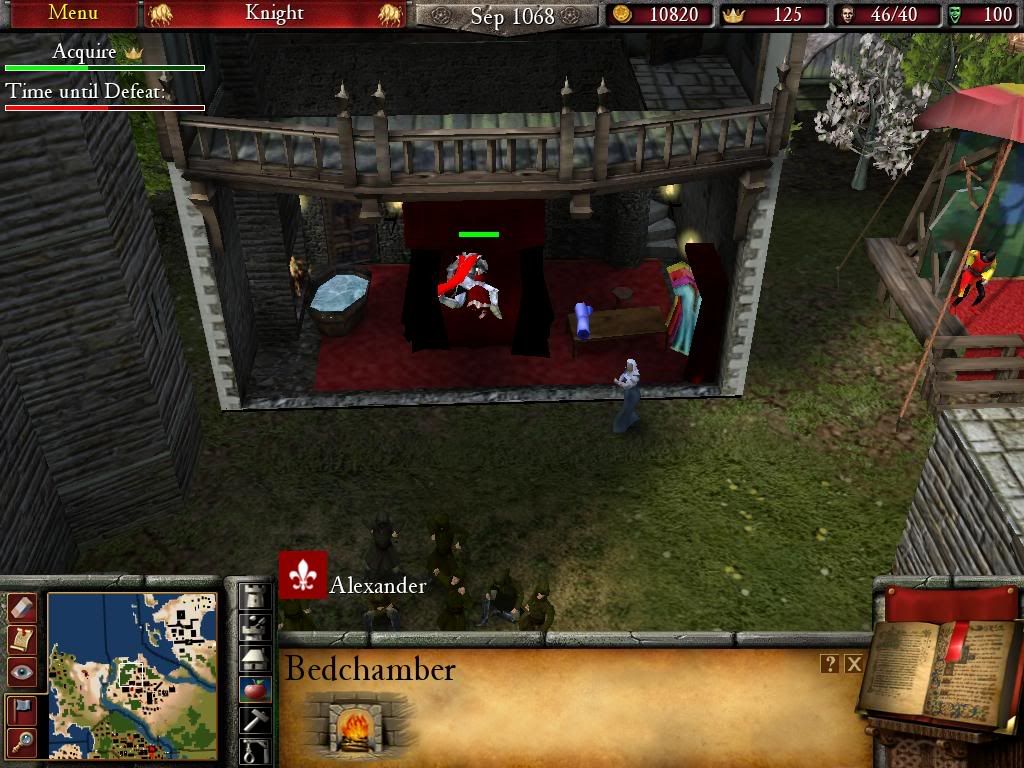Image resolution: width=1024 pixels, height=768 pixels.
Task: Select the eraser delete tool
Action: tap(22, 607)
